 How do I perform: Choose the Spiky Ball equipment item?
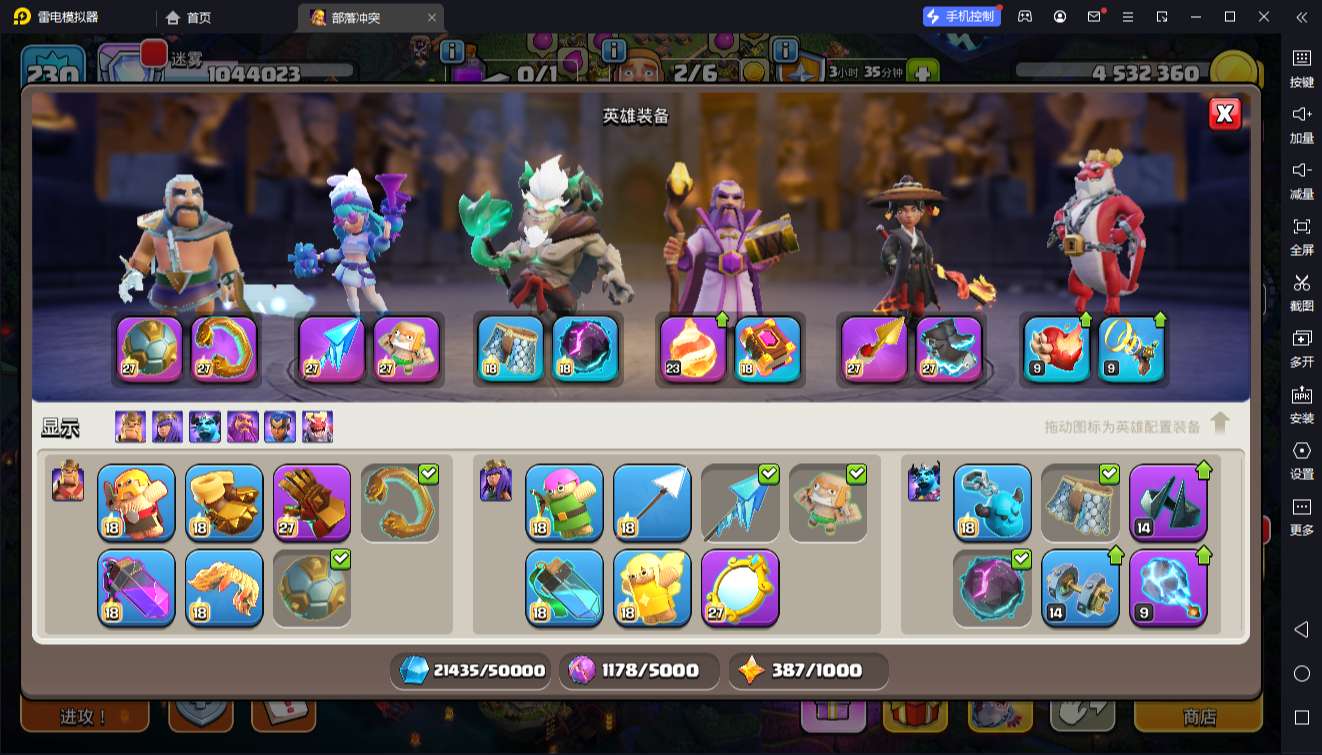pyautogui.click(x=312, y=587)
